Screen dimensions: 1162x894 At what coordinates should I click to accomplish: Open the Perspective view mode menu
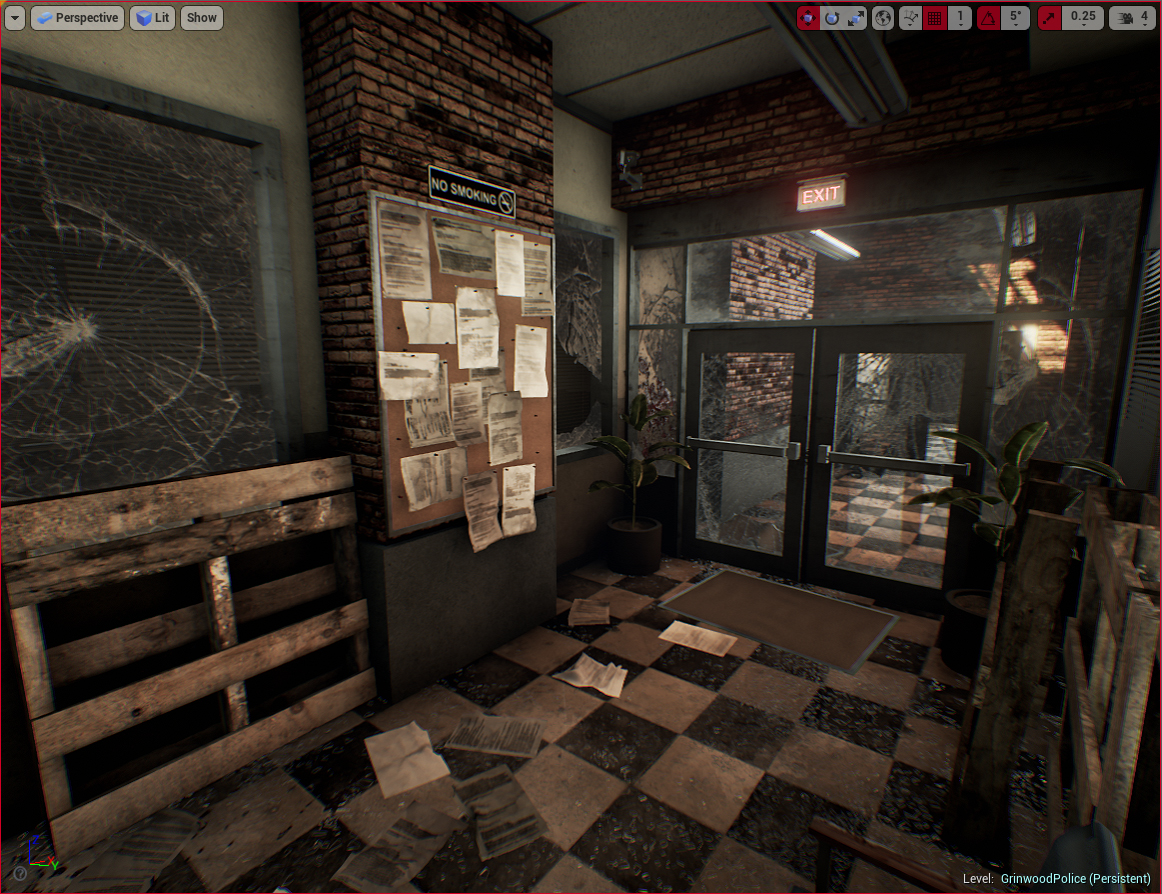pos(77,17)
